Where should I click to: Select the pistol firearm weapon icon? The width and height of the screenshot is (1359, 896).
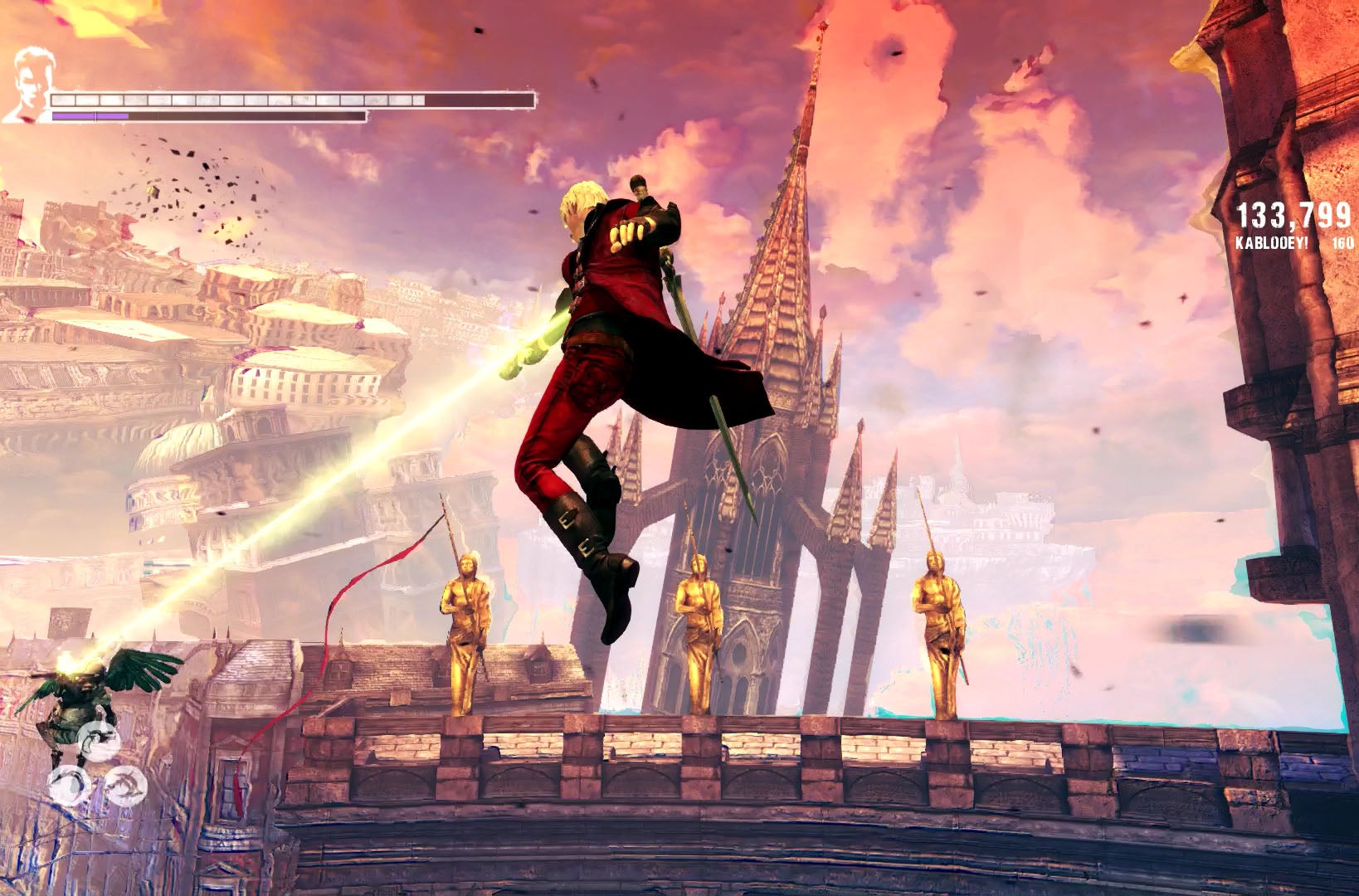99,741
